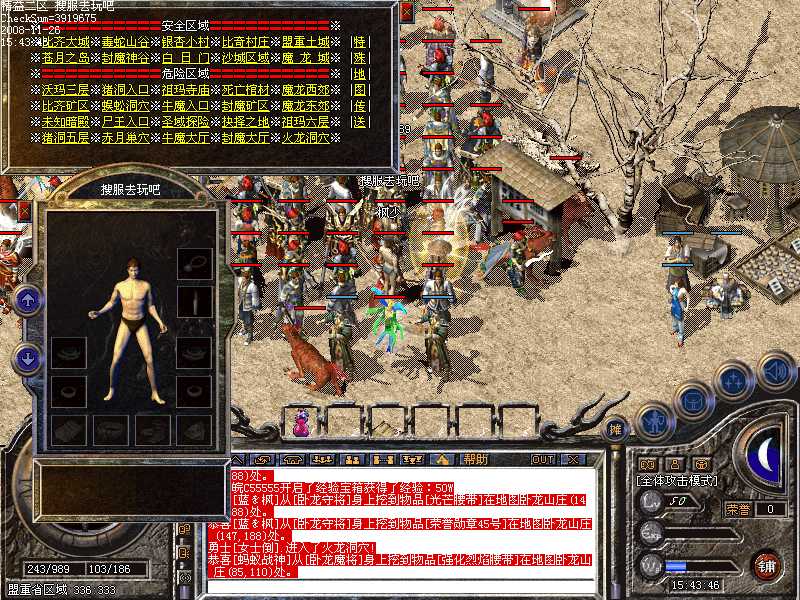Viewport: 800px width, 600px height.
Task: Click the round 摊 stall button
Action: coord(617,428)
